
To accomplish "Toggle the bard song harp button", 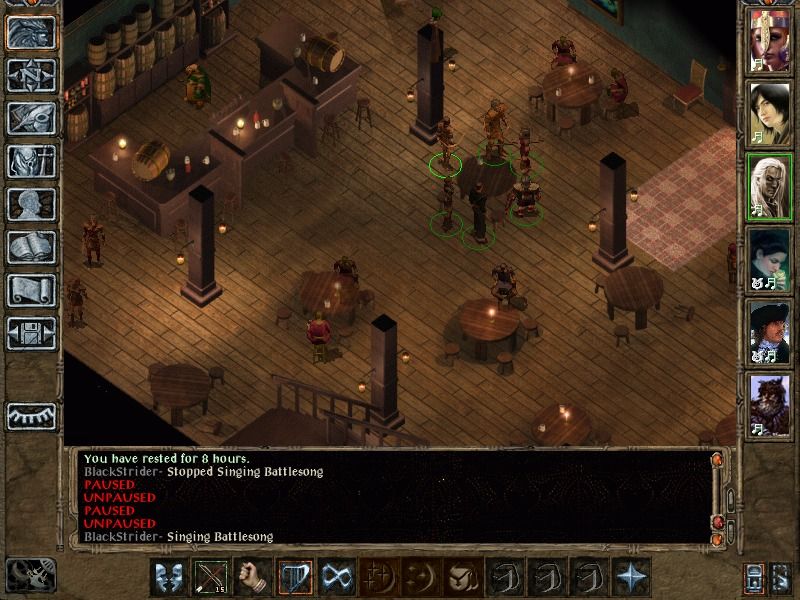I will 295,578.
